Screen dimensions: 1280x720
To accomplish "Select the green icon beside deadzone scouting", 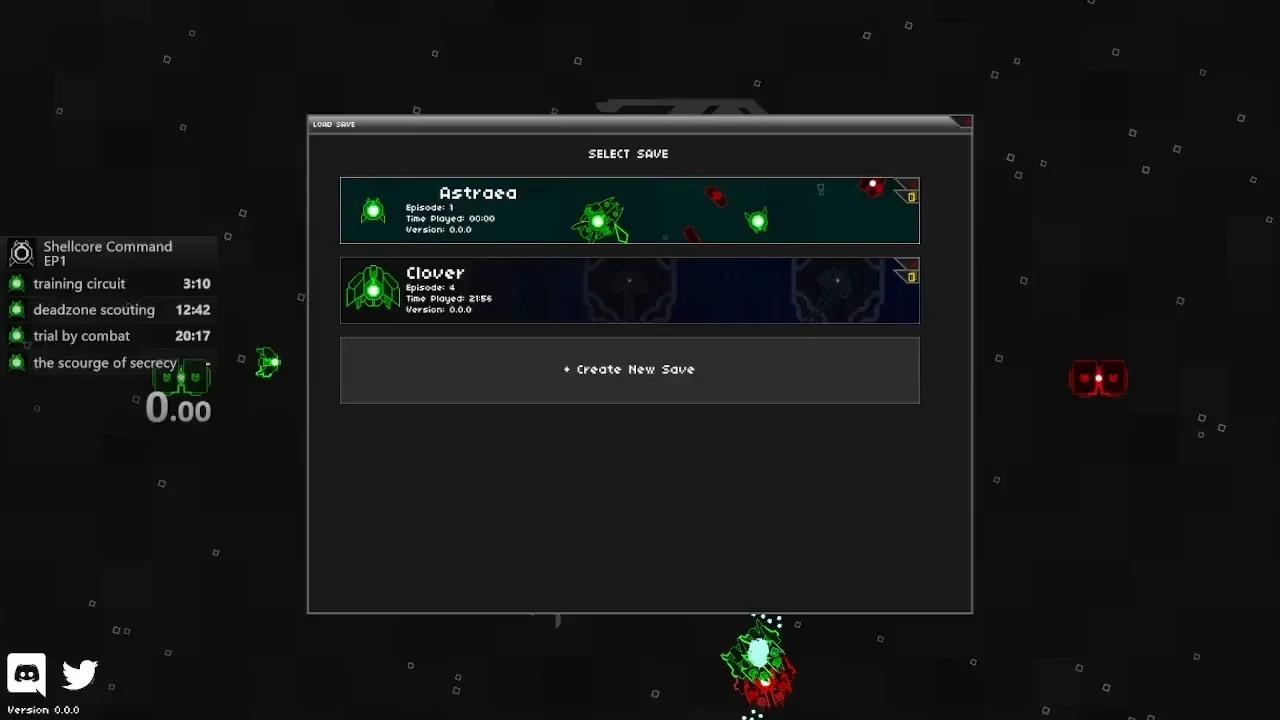I will pos(16,310).
